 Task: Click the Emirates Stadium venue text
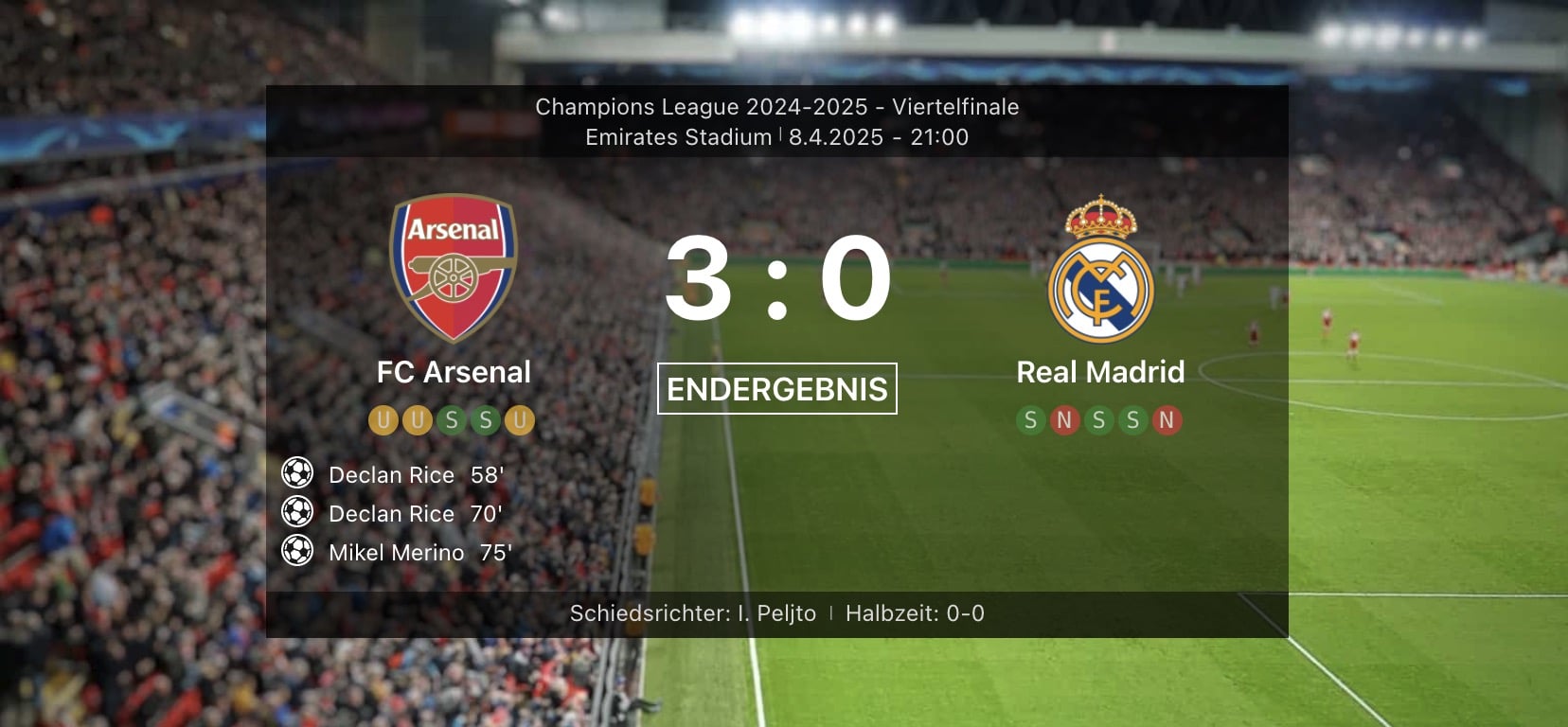point(678,137)
